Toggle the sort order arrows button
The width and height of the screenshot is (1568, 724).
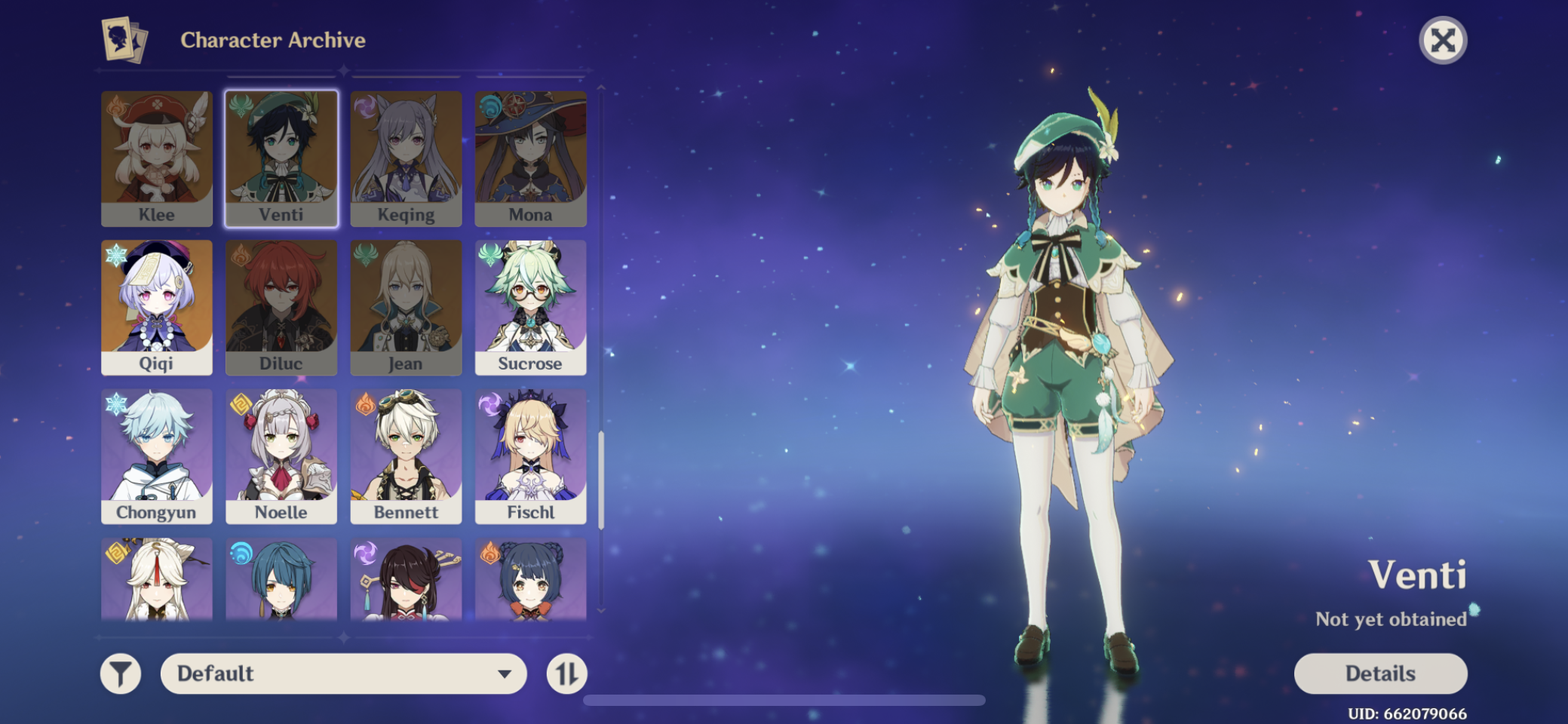tap(566, 673)
